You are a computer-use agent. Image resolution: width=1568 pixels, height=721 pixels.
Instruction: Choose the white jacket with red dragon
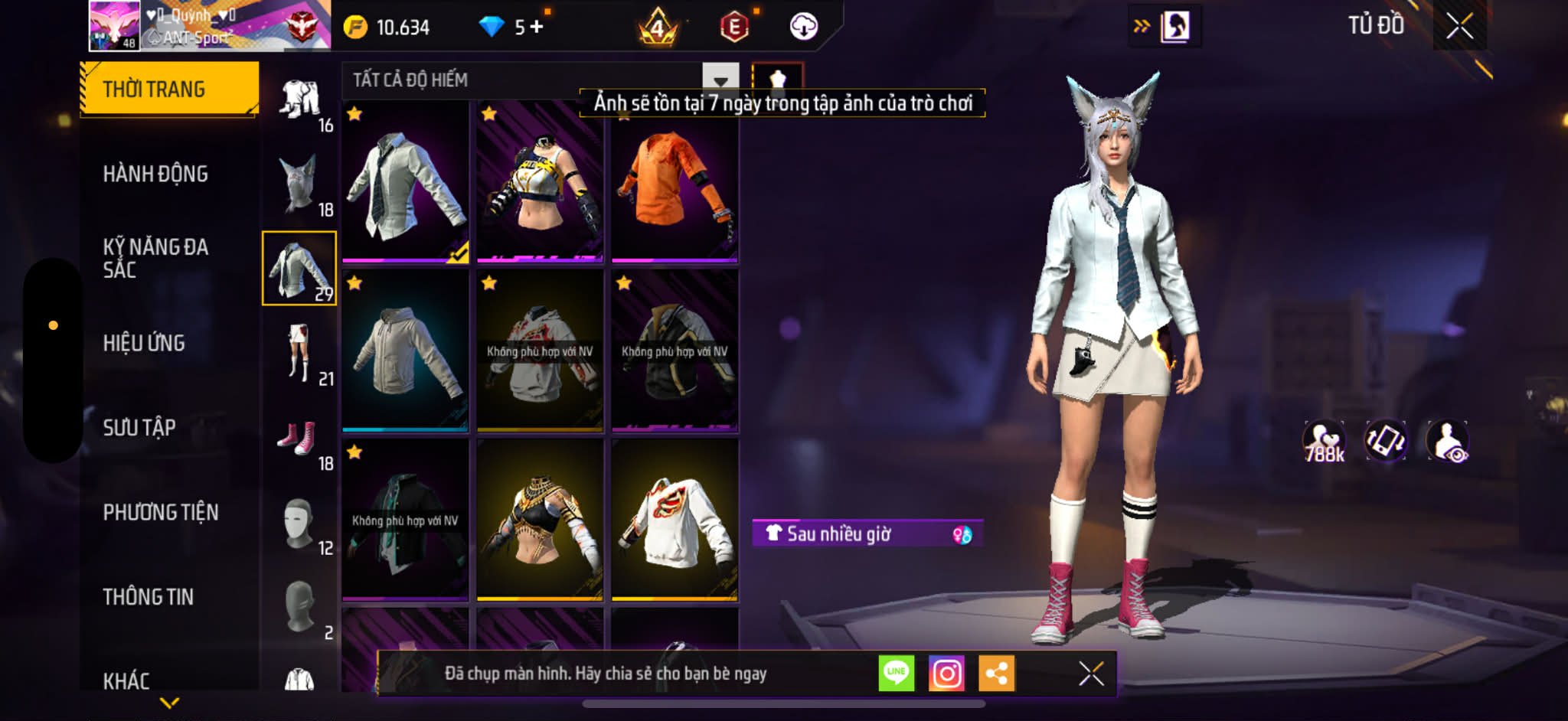[675, 520]
